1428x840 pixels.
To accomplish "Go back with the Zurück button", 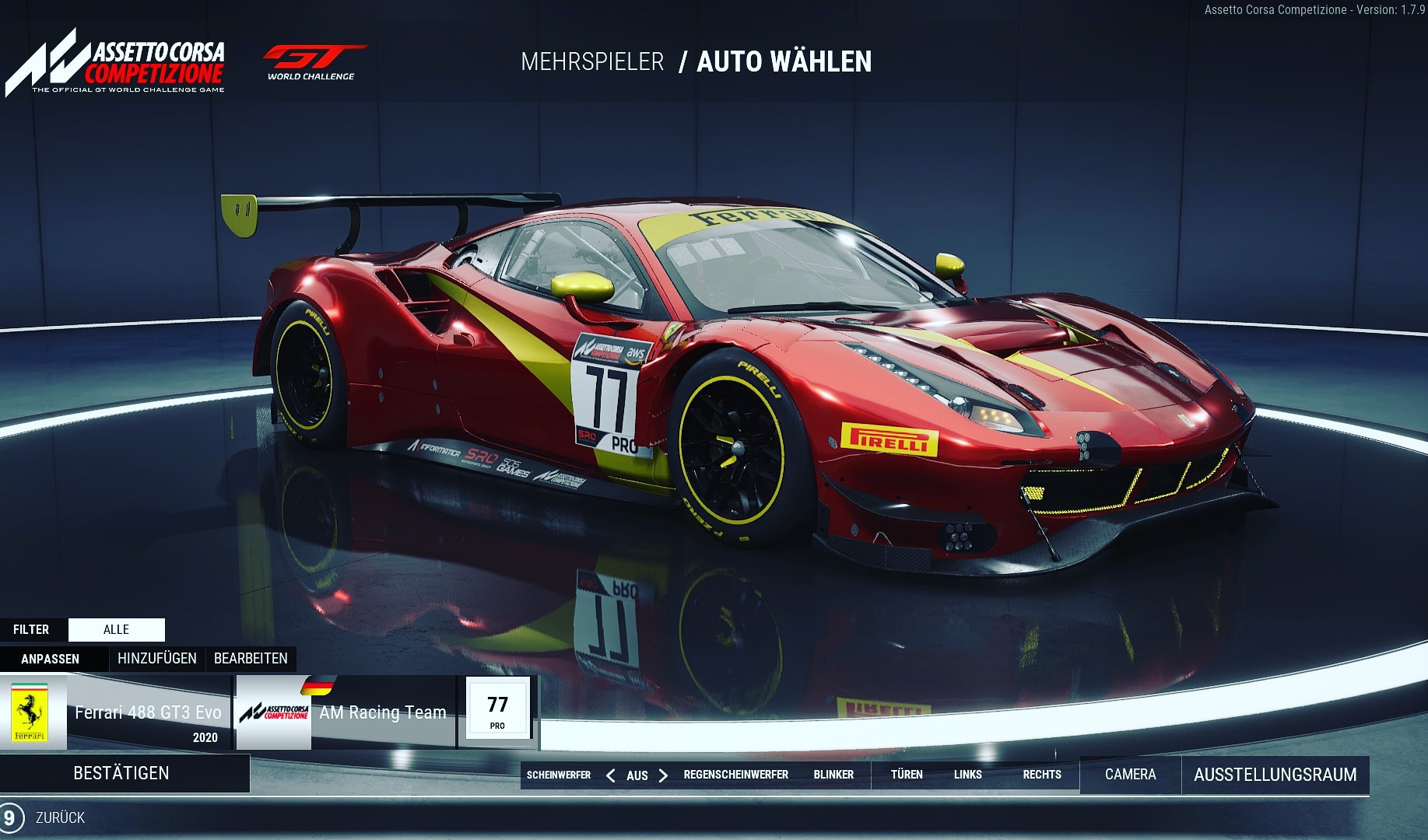I will point(59,817).
